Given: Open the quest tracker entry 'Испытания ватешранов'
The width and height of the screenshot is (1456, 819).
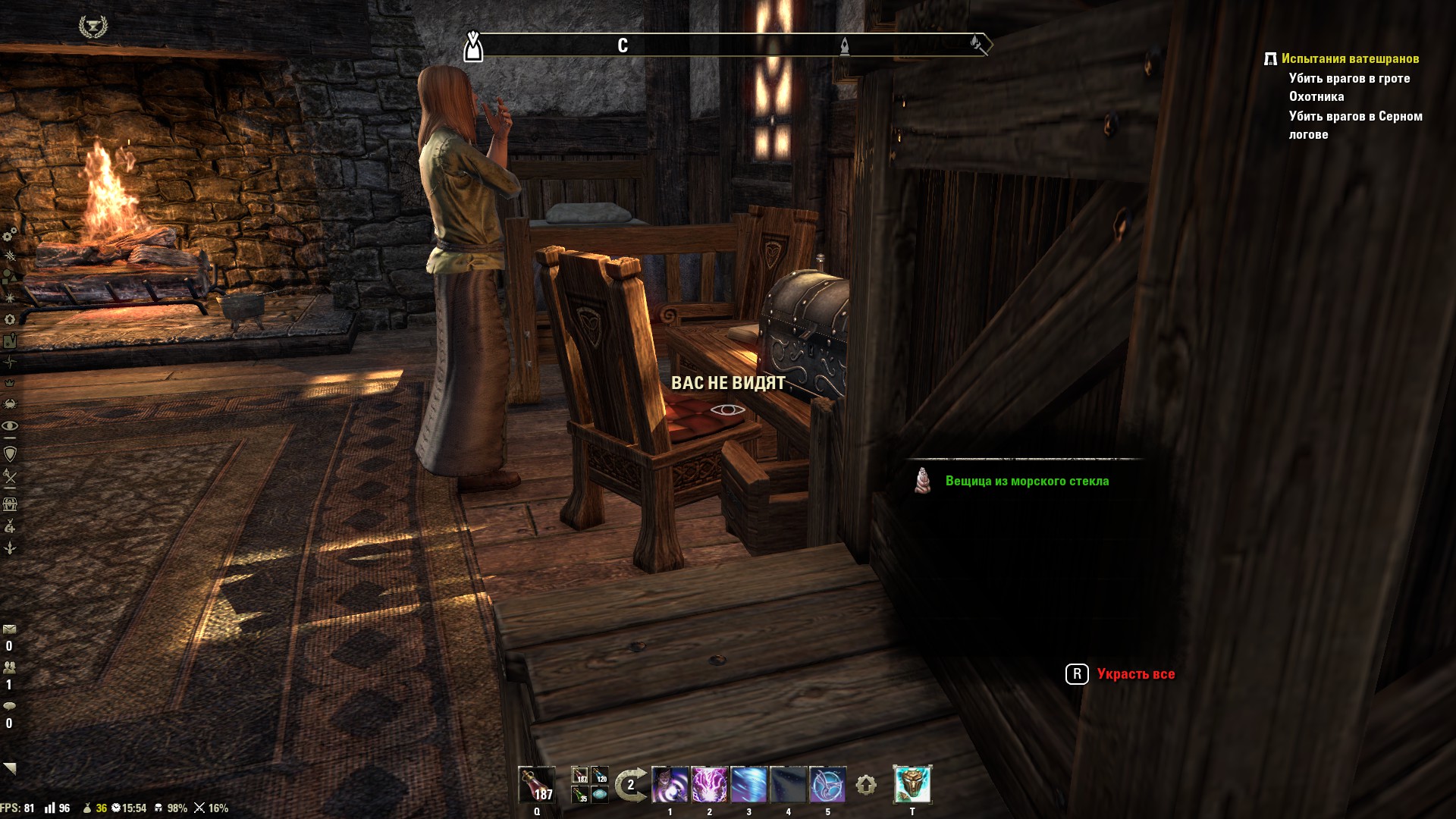Looking at the screenshot, I should (x=1349, y=58).
